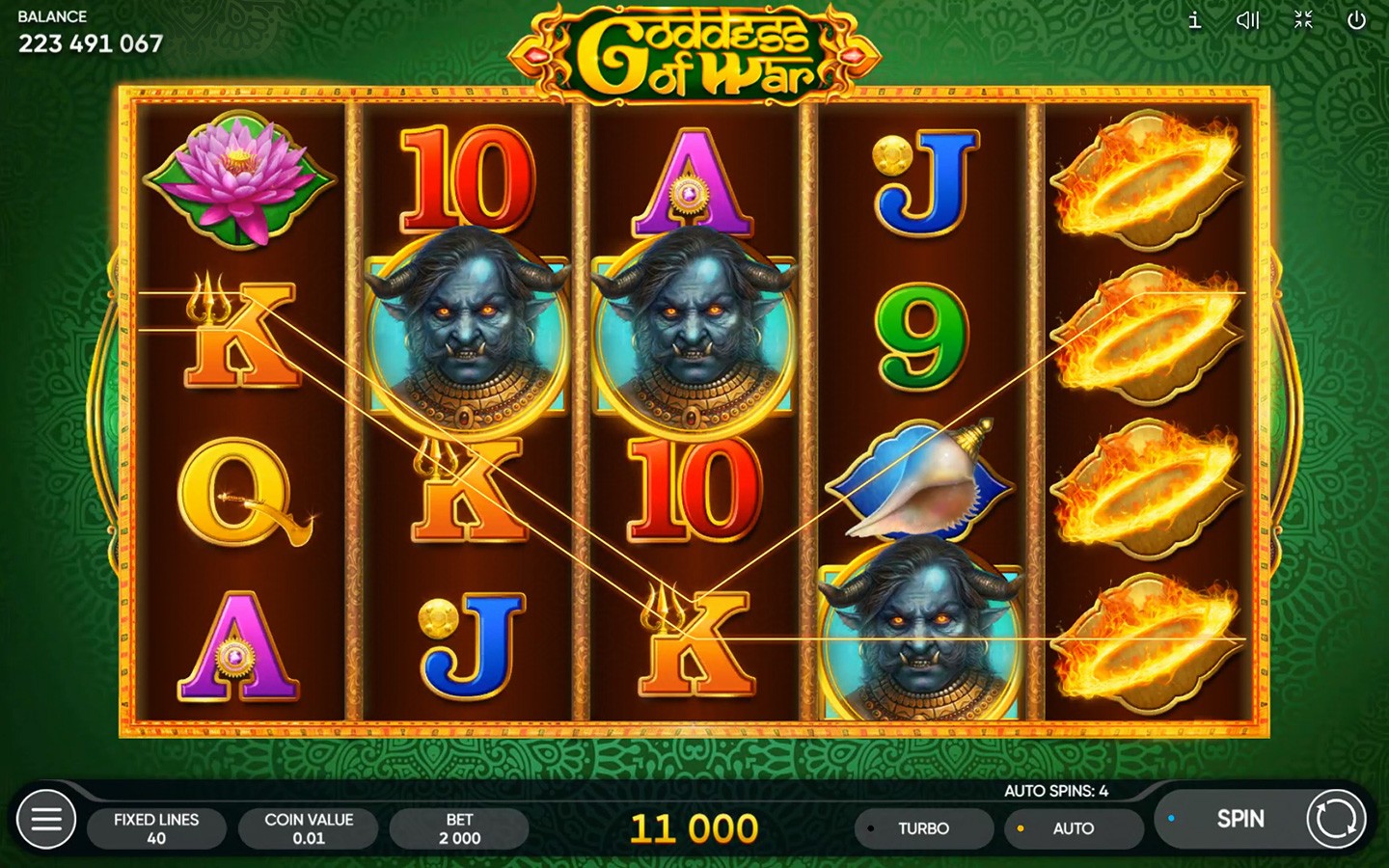Click the circular arrows spin icon
This screenshot has width=1389, height=868.
tap(1336, 819)
